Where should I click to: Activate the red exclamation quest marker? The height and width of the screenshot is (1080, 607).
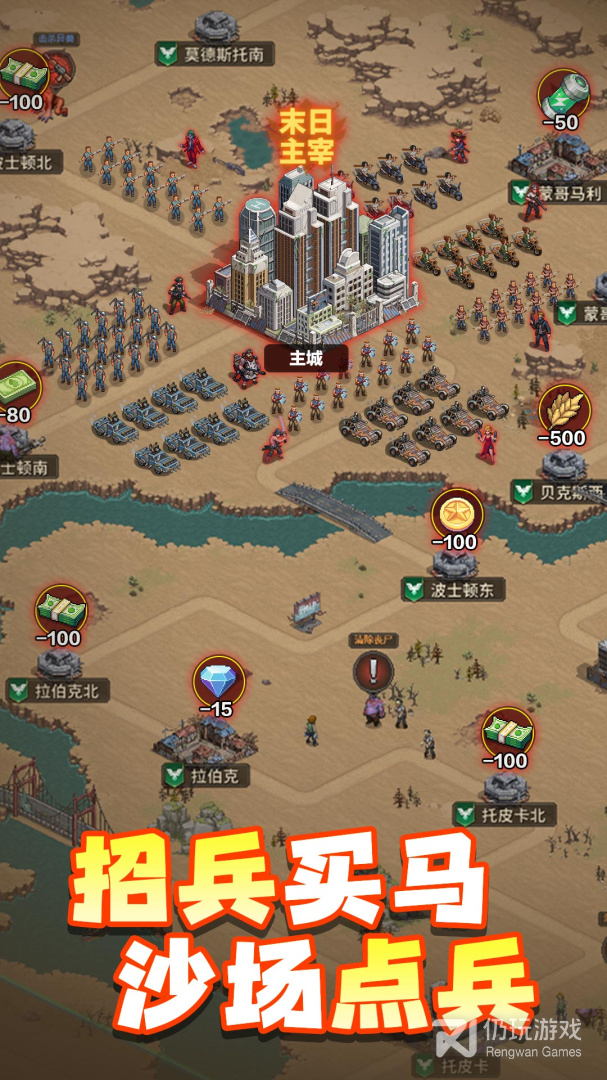click(374, 670)
